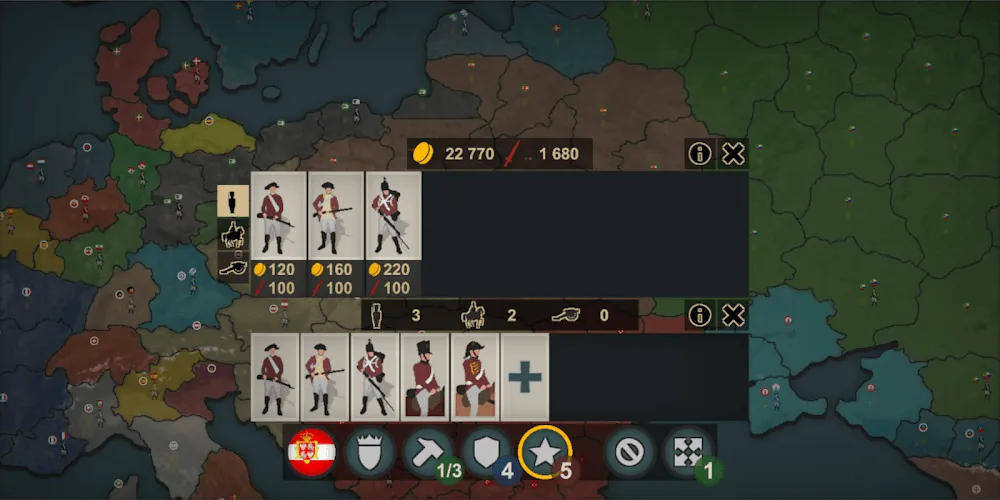This screenshot has width=1000, height=500.
Task: Select the black-shako cavalry unit in the army
Action: (x=425, y=377)
